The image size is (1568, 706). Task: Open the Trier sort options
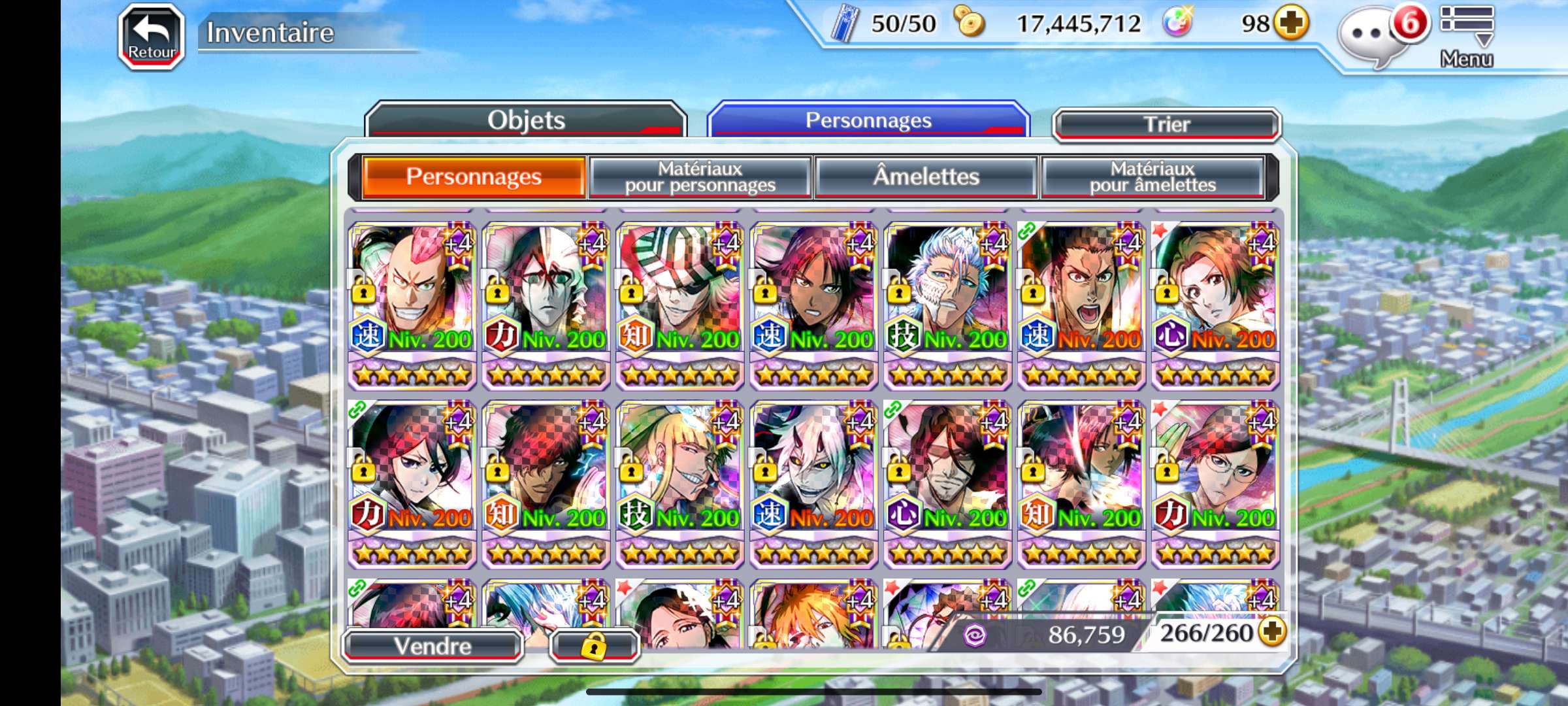pyautogui.click(x=1167, y=124)
